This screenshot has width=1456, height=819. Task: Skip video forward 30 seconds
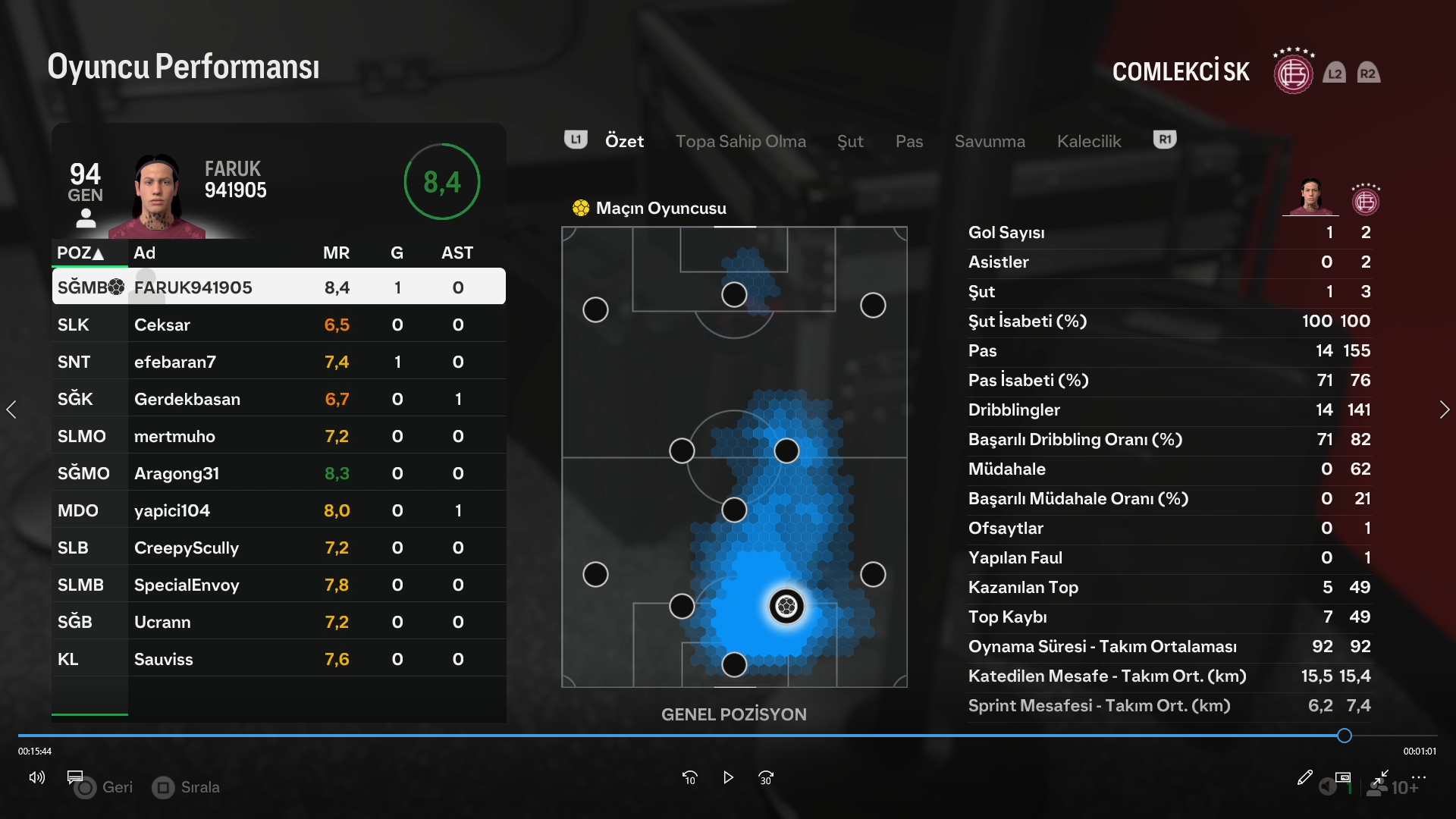[766, 777]
